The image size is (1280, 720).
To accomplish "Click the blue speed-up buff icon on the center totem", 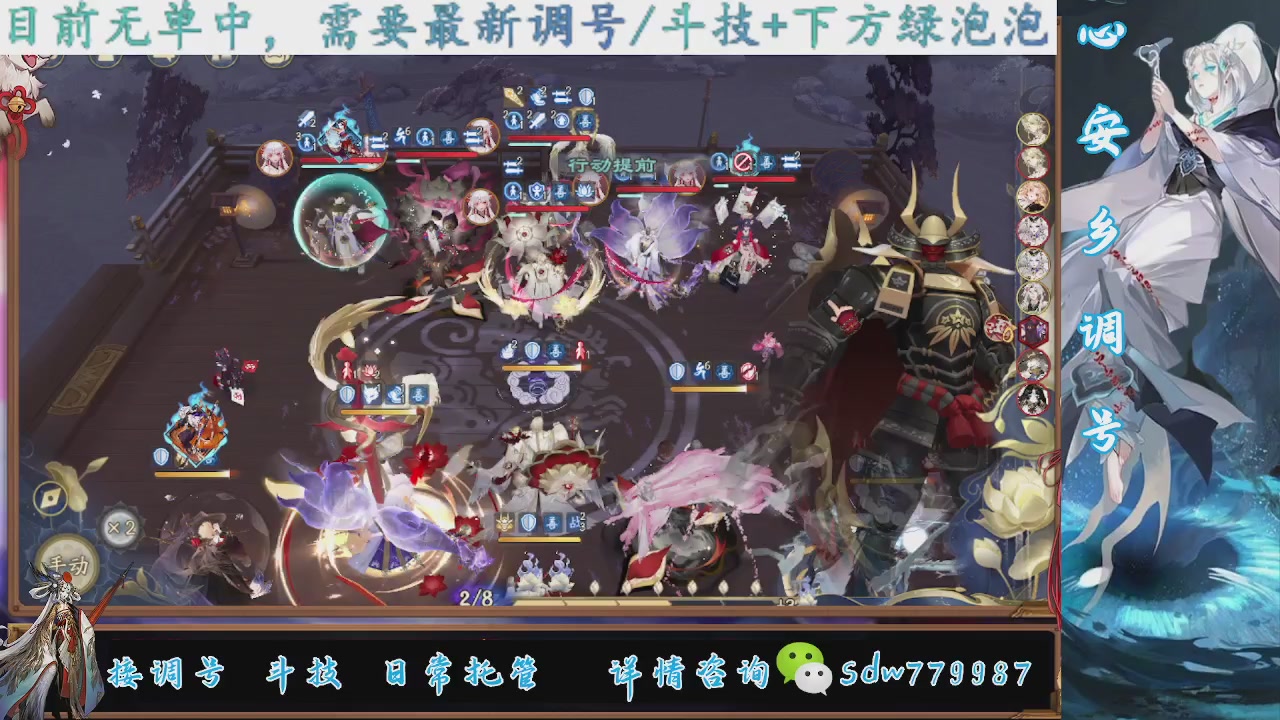I will (x=505, y=348).
